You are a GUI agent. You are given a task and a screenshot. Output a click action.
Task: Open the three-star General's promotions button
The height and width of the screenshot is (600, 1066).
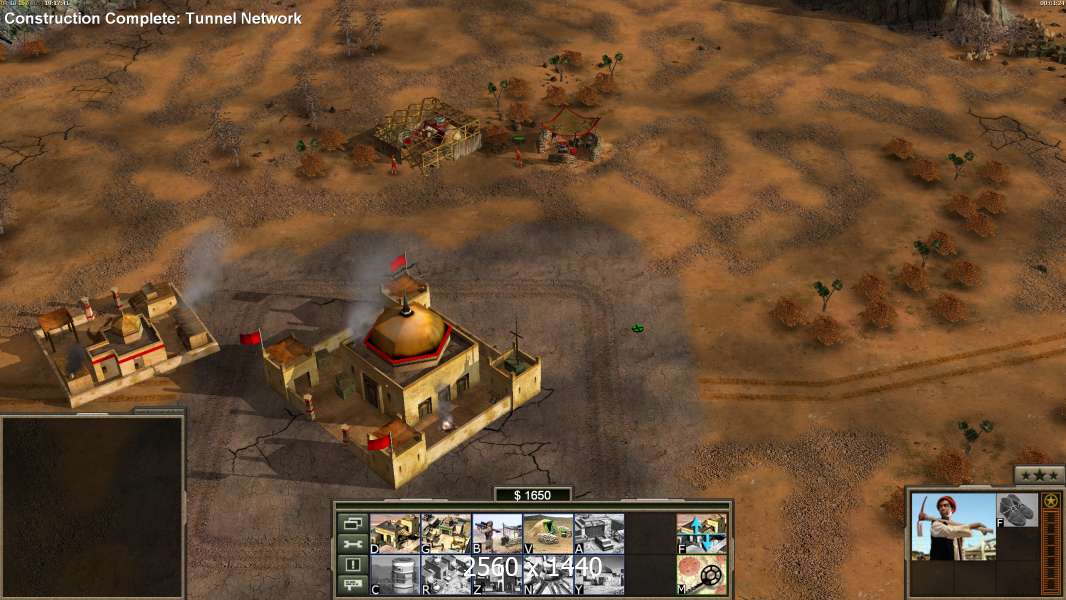(1039, 475)
